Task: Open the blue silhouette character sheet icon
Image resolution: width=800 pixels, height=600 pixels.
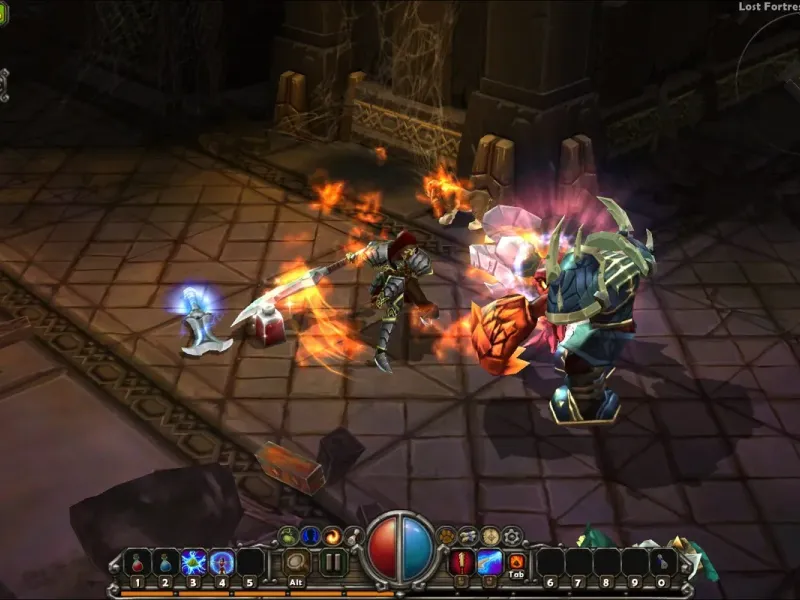Action: [309, 536]
